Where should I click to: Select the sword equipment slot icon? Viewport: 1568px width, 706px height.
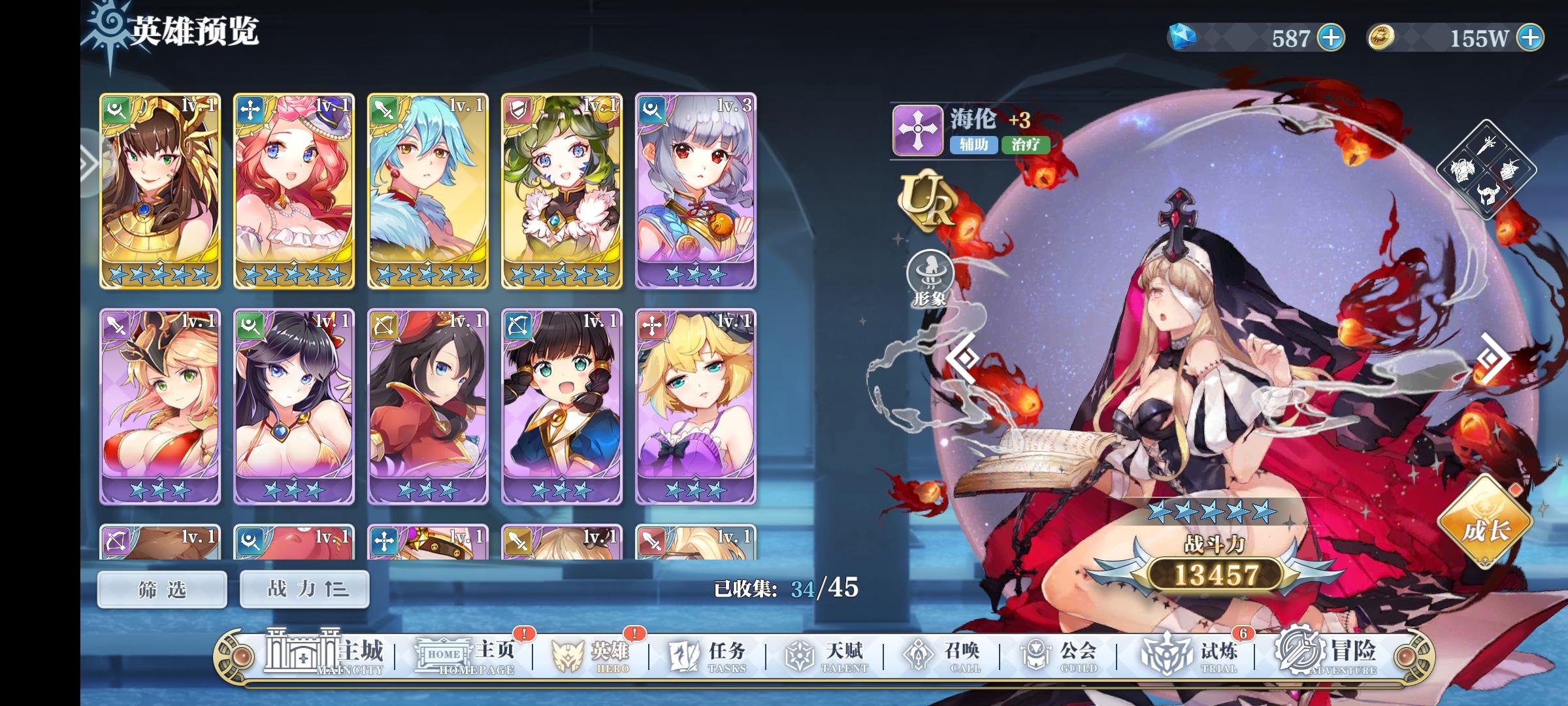click(1485, 144)
